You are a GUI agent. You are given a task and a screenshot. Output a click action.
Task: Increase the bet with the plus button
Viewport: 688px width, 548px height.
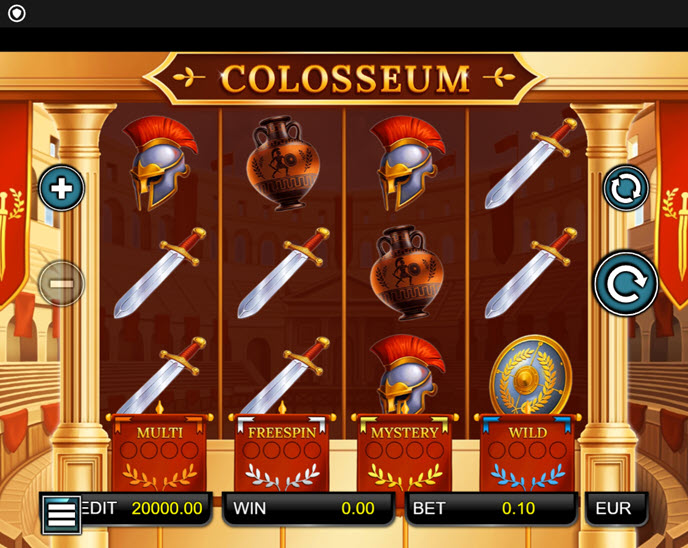(61, 188)
